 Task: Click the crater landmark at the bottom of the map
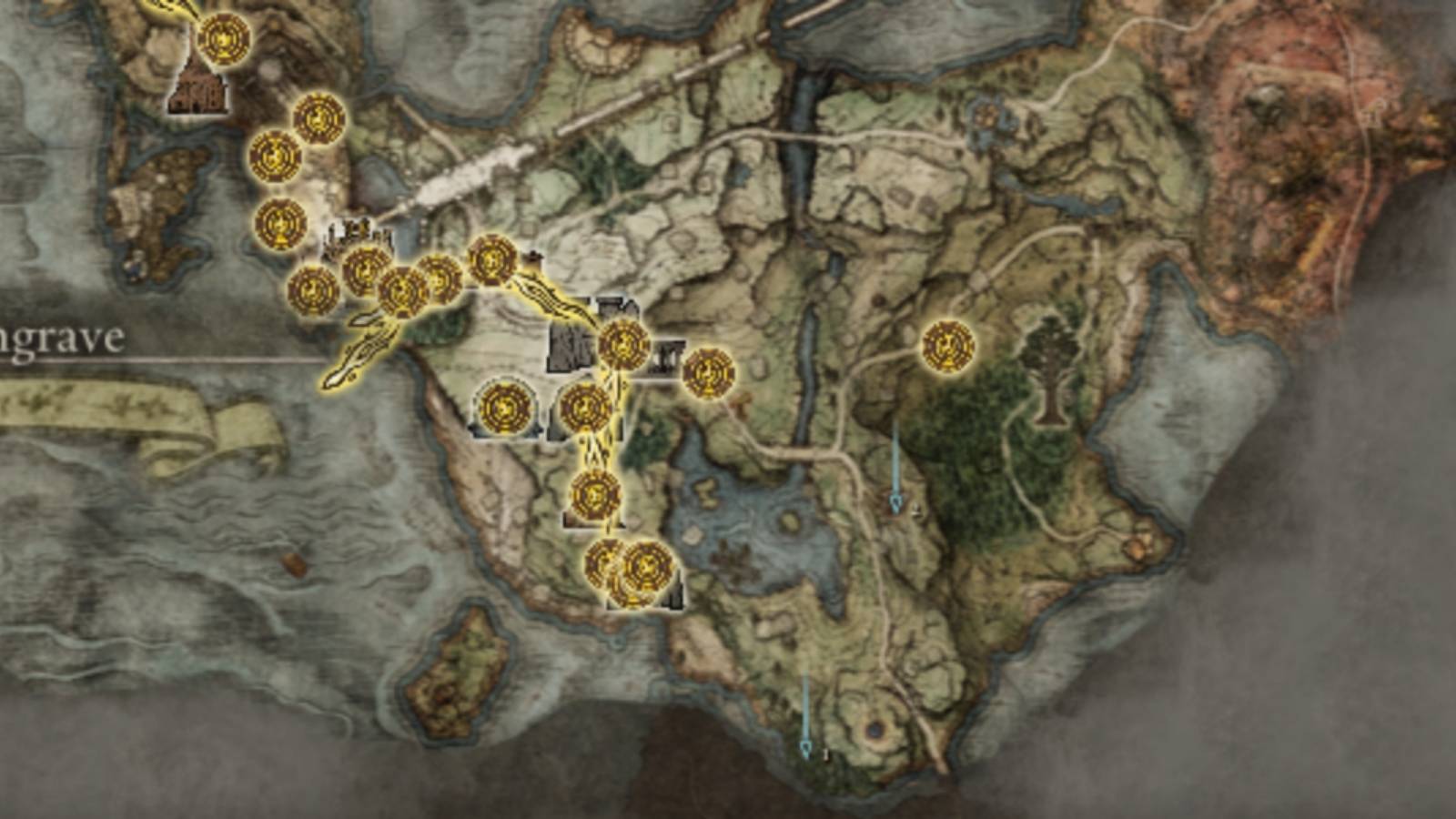point(876,730)
